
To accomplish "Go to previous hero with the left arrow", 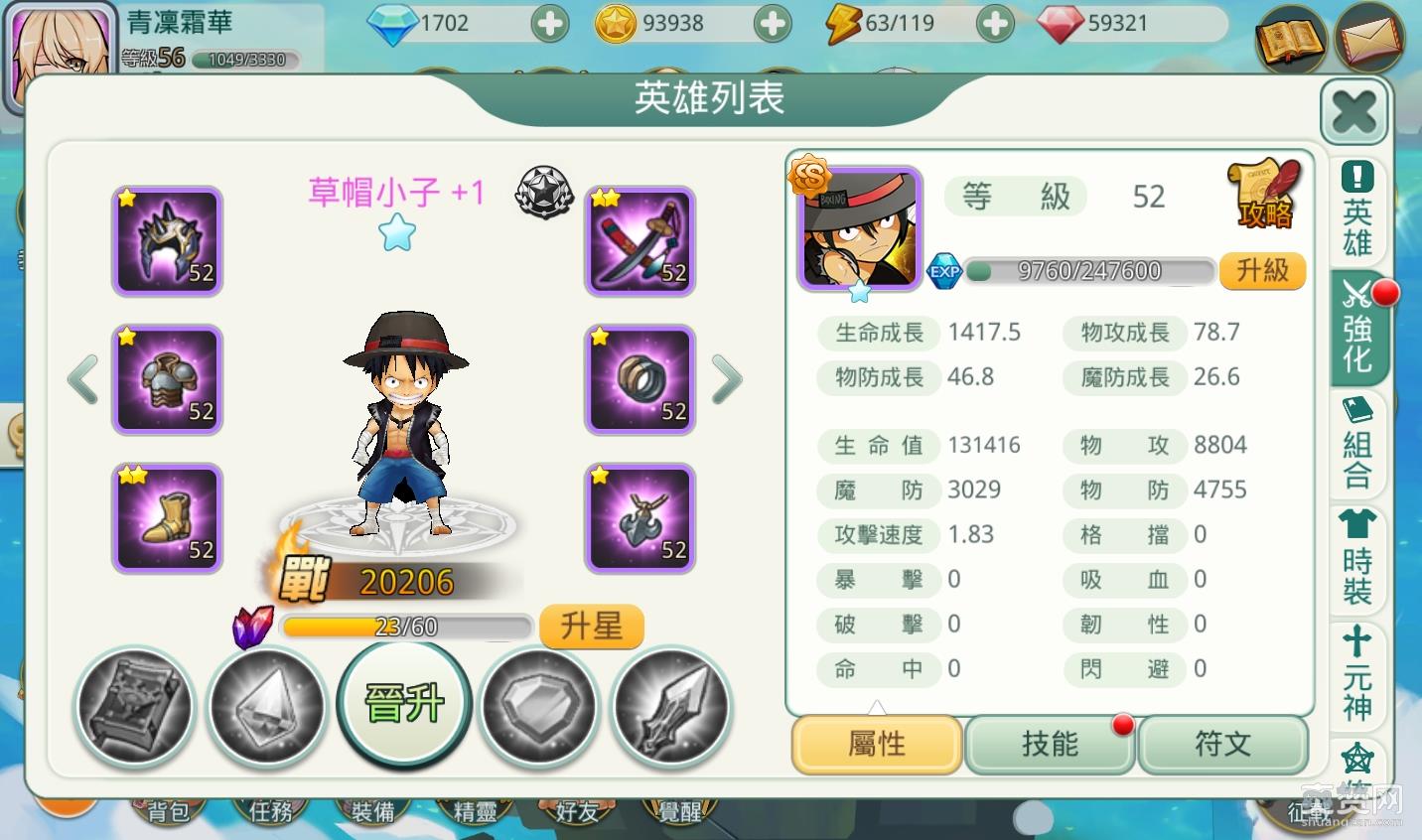I will (x=81, y=379).
